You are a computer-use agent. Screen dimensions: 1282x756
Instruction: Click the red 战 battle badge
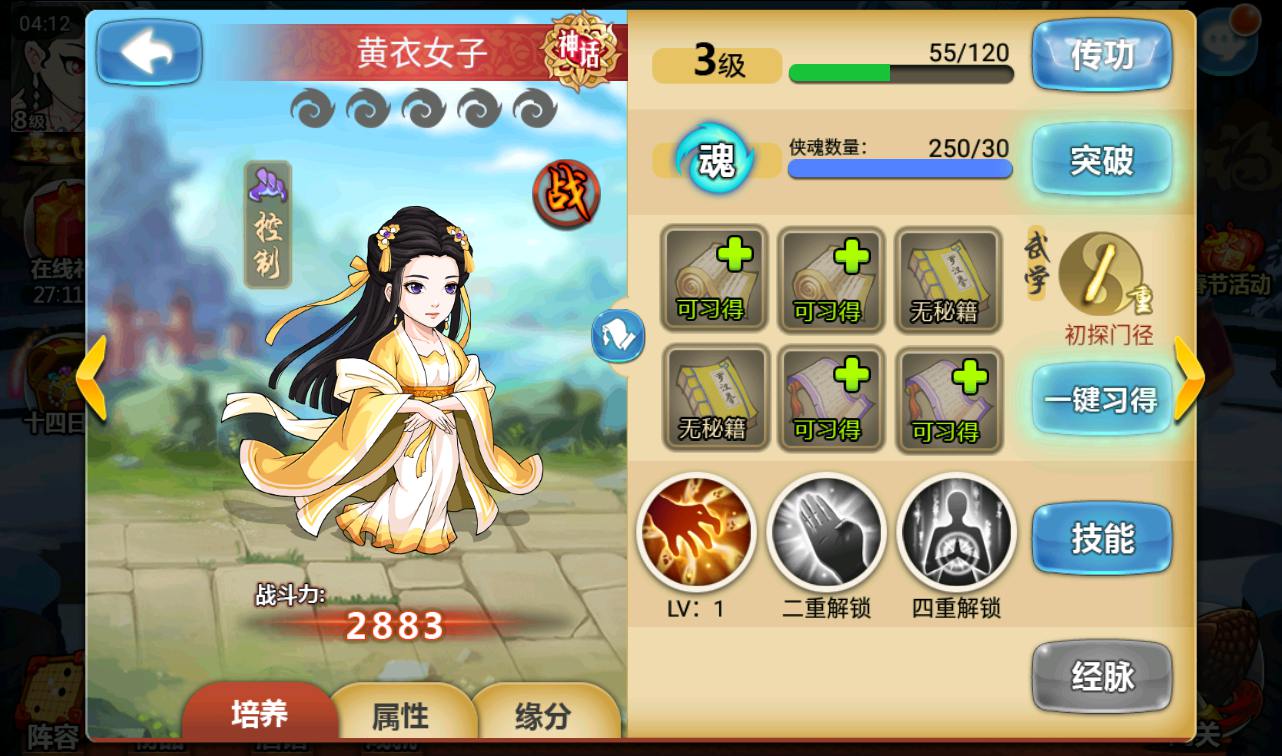[x=565, y=193]
